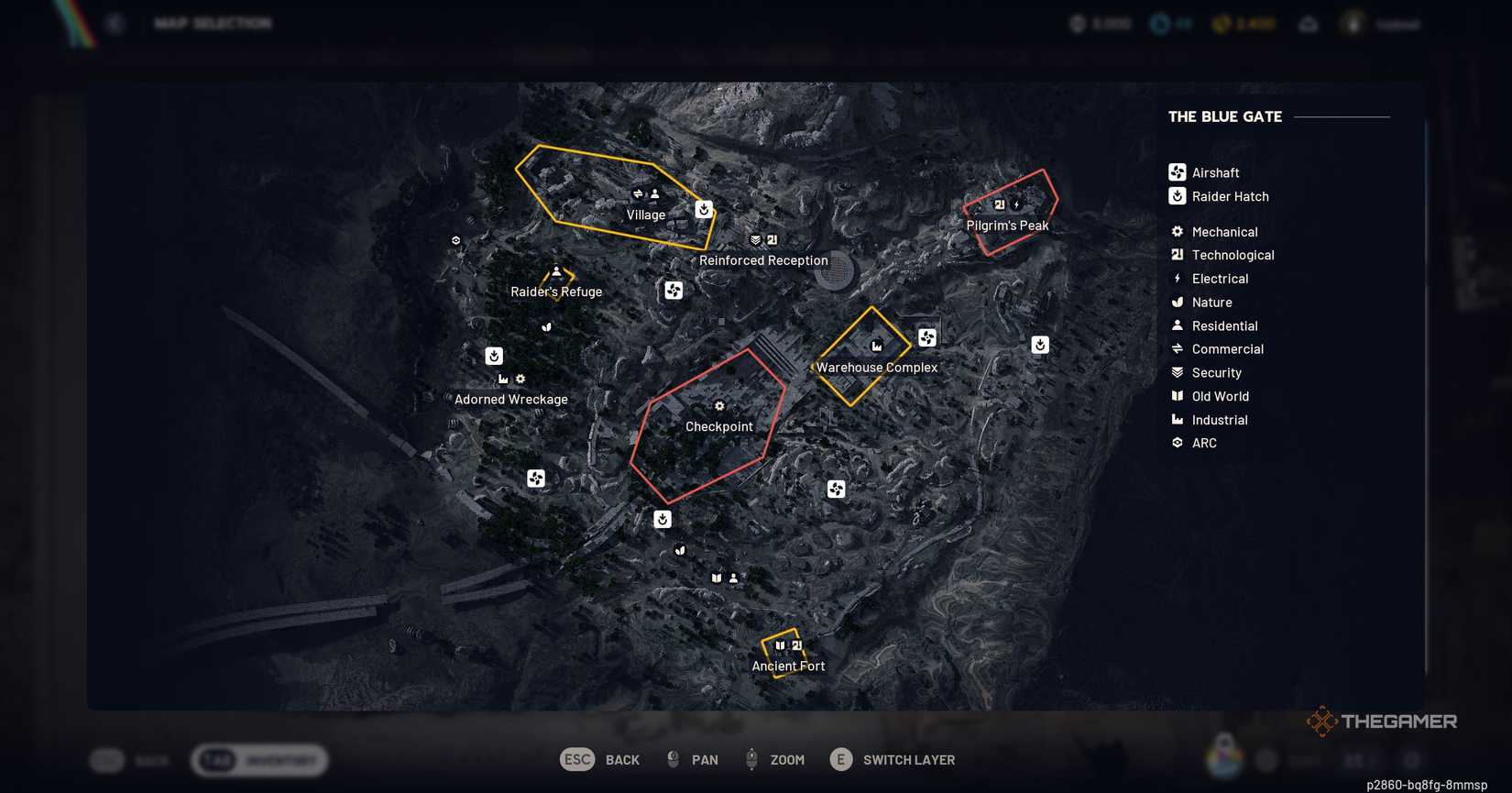1512x793 pixels.
Task: Click the Industrial icon near Adorned Wreckage
Action: 502,378
